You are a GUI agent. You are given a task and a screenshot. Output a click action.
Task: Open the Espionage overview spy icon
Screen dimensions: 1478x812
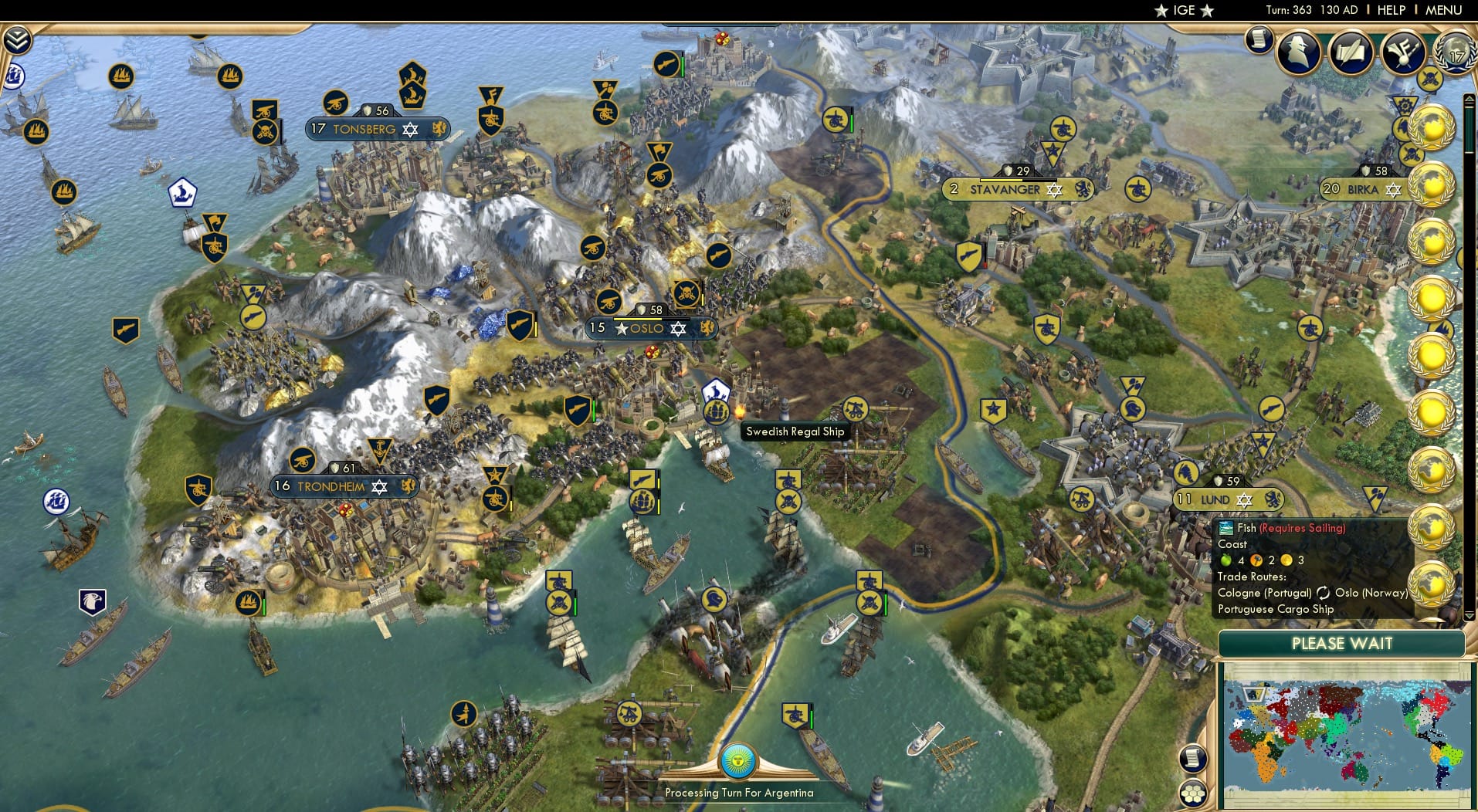pyautogui.click(x=1299, y=52)
